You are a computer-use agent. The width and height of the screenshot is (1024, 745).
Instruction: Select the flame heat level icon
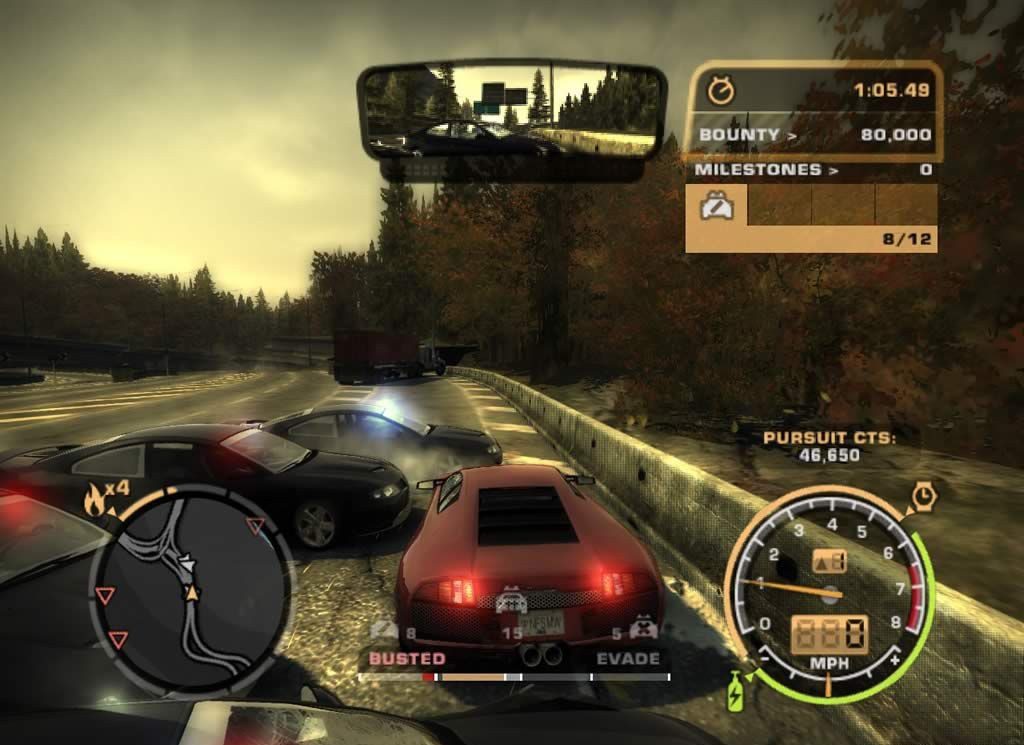[x=96, y=499]
